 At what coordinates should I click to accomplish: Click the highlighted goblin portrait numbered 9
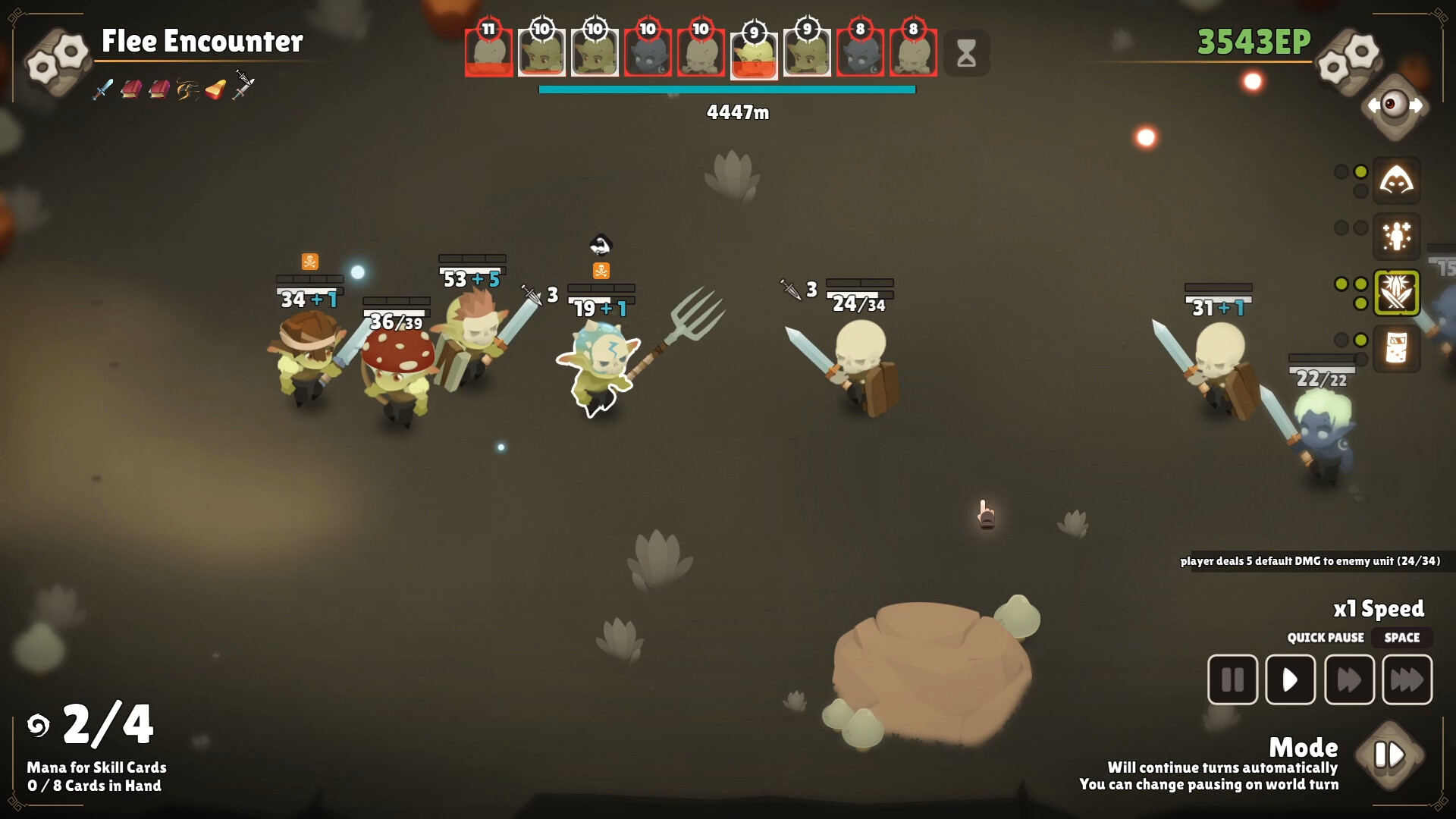[754, 55]
